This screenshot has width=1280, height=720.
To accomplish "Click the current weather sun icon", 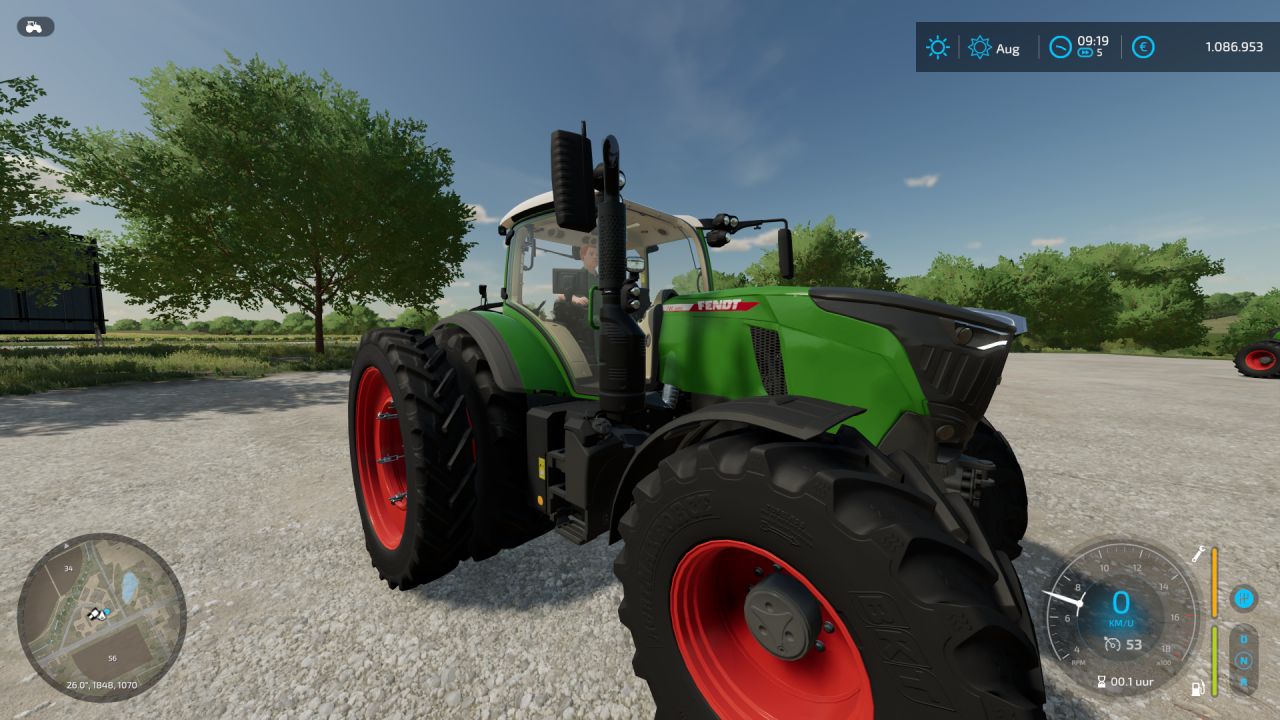I will (938, 47).
